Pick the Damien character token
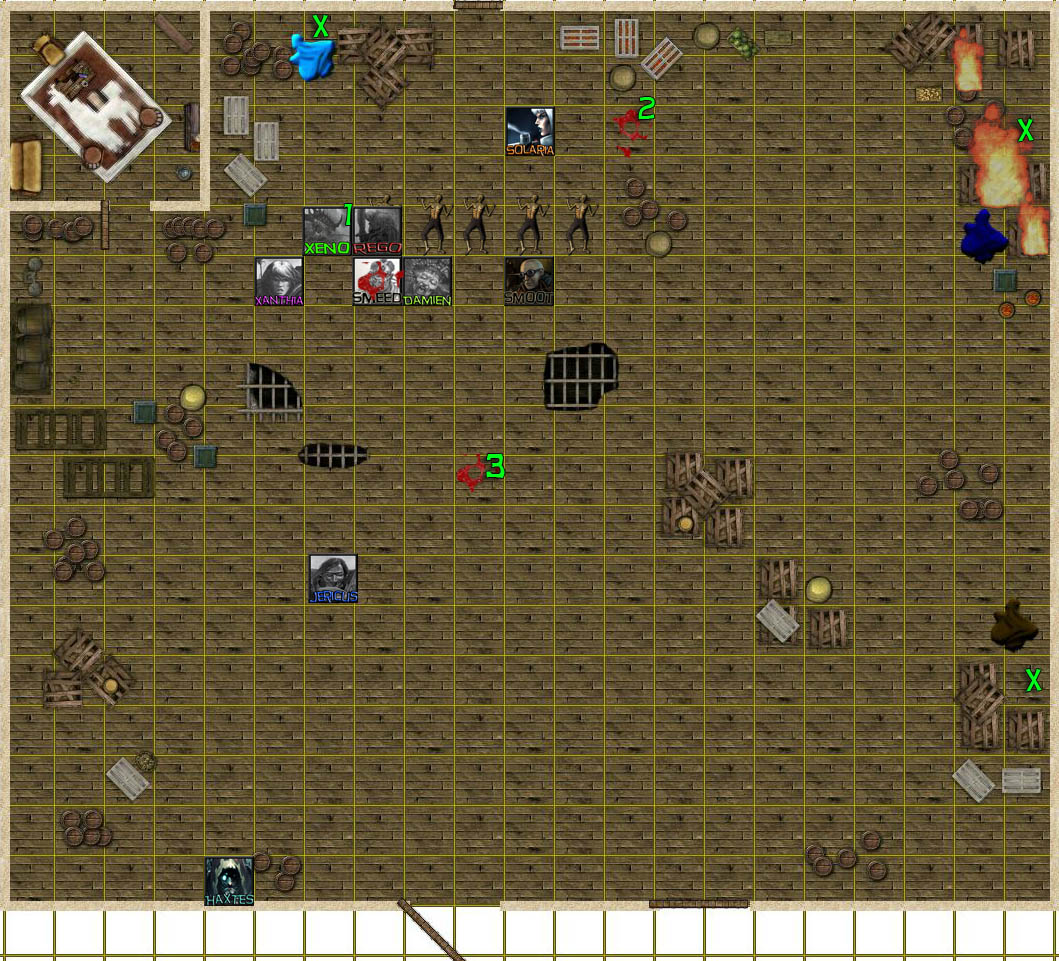This screenshot has height=961, width=1059. pos(428,281)
